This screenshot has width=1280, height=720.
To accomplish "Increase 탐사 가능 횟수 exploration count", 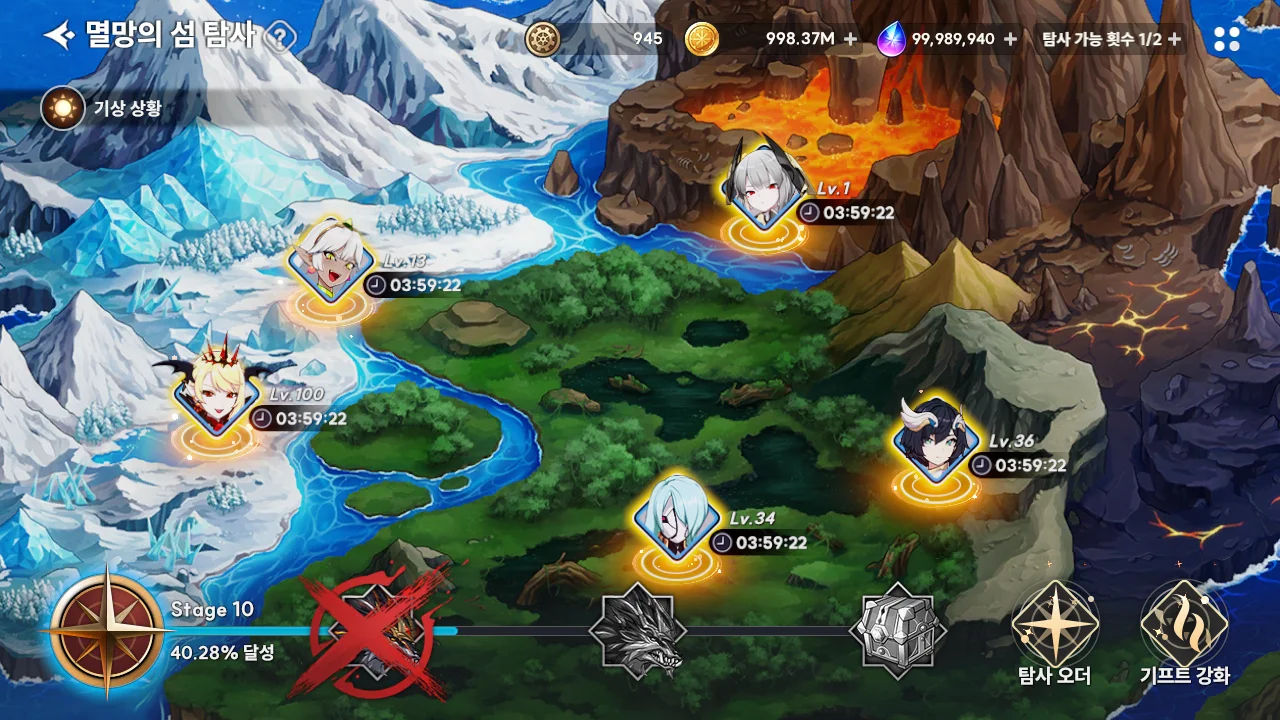I will (x=1174, y=39).
